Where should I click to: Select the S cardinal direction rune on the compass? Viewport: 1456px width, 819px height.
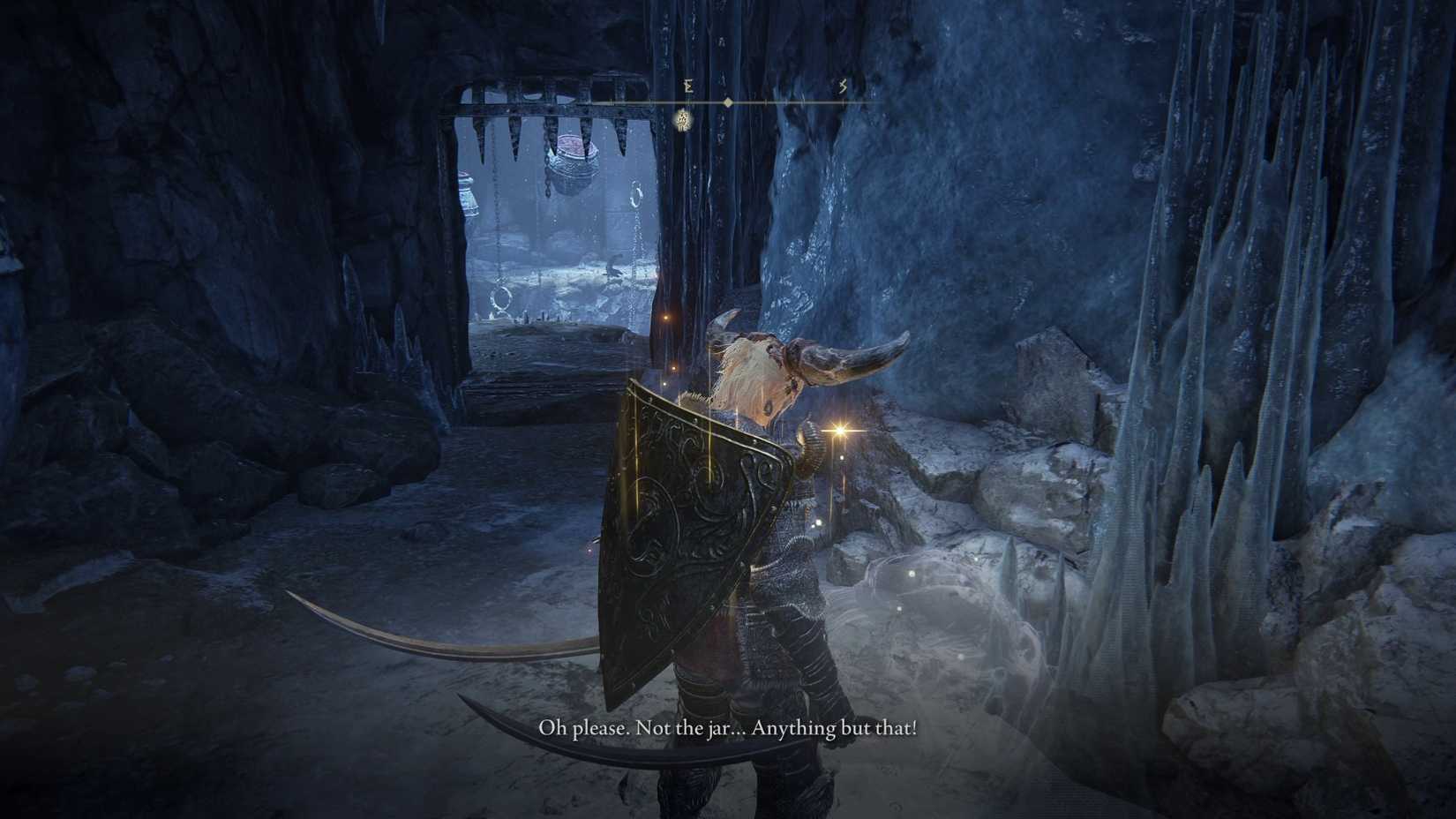(843, 86)
